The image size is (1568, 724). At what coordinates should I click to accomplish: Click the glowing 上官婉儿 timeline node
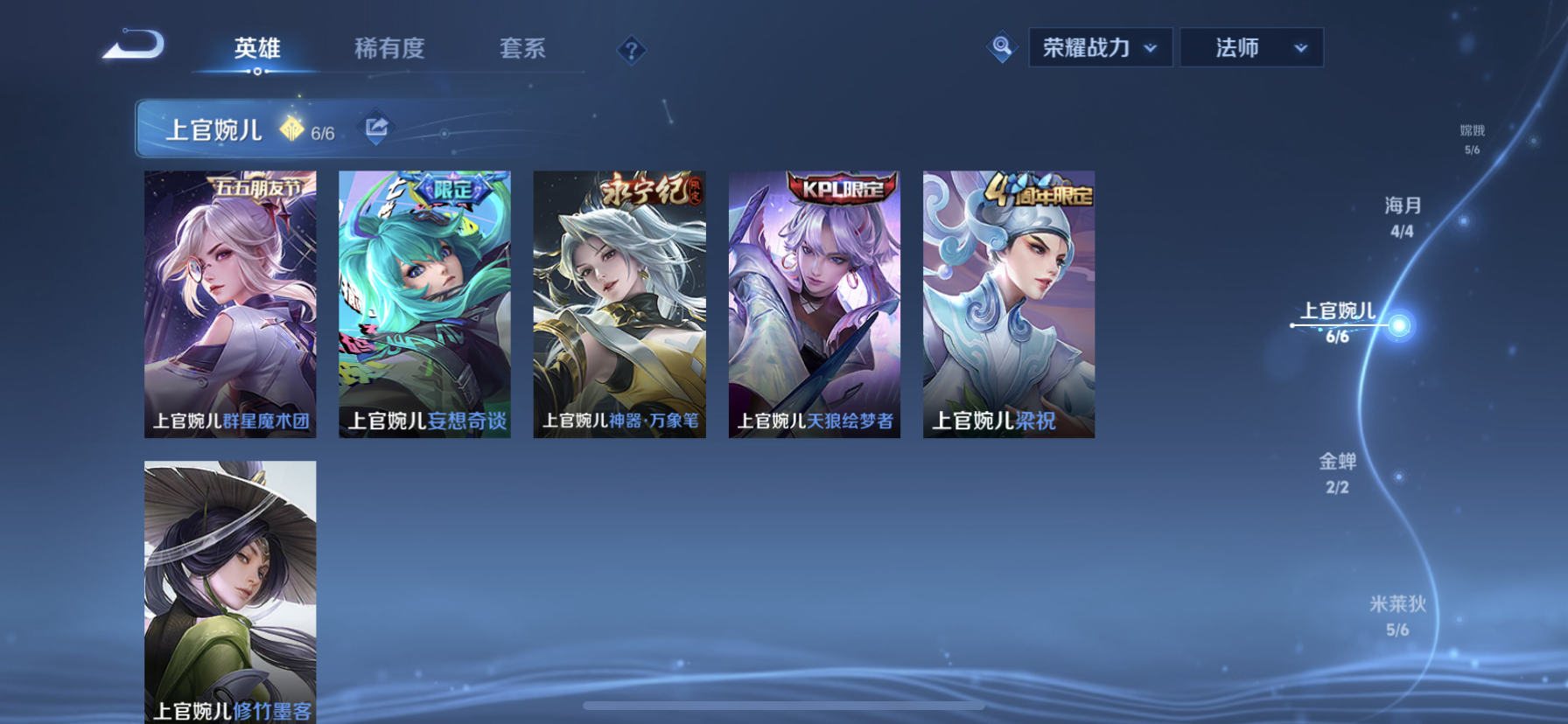click(x=1402, y=324)
